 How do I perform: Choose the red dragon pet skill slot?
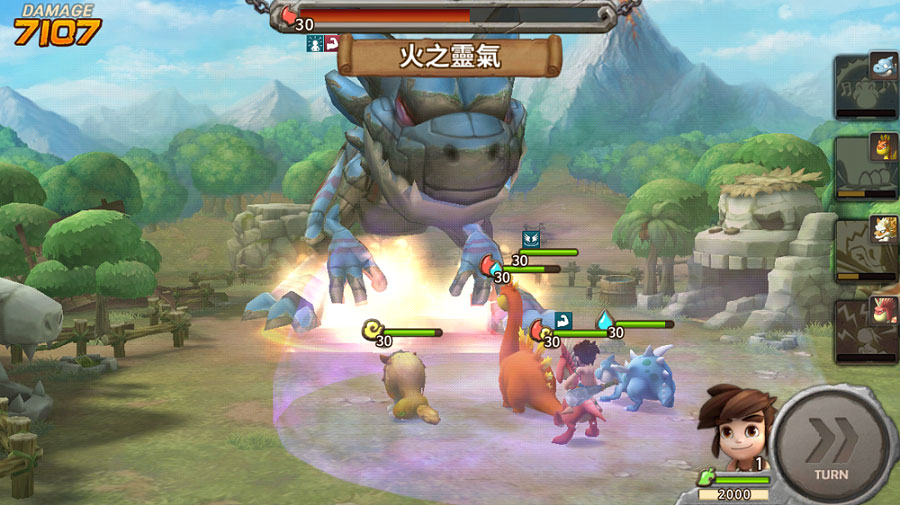pyautogui.click(x=864, y=328)
